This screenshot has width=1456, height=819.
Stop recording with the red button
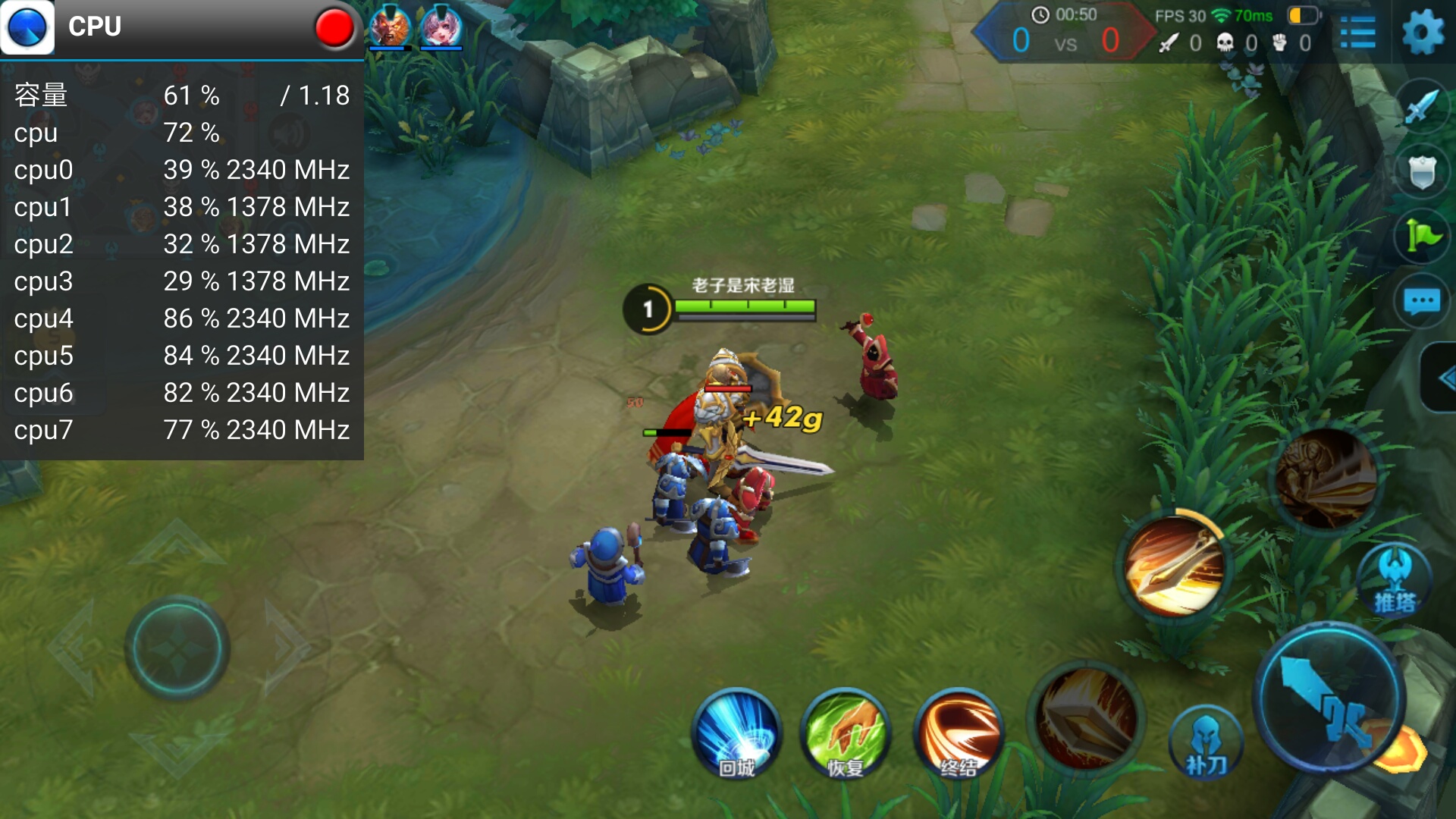334,27
